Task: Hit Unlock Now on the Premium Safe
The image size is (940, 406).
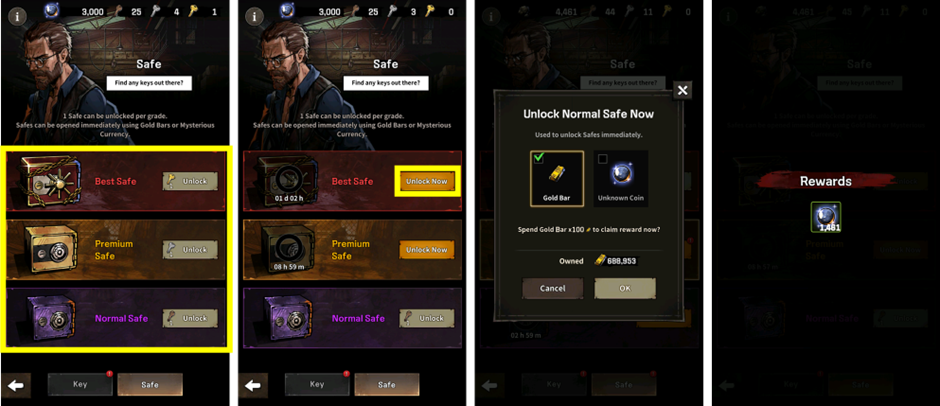Action: (x=426, y=249)
